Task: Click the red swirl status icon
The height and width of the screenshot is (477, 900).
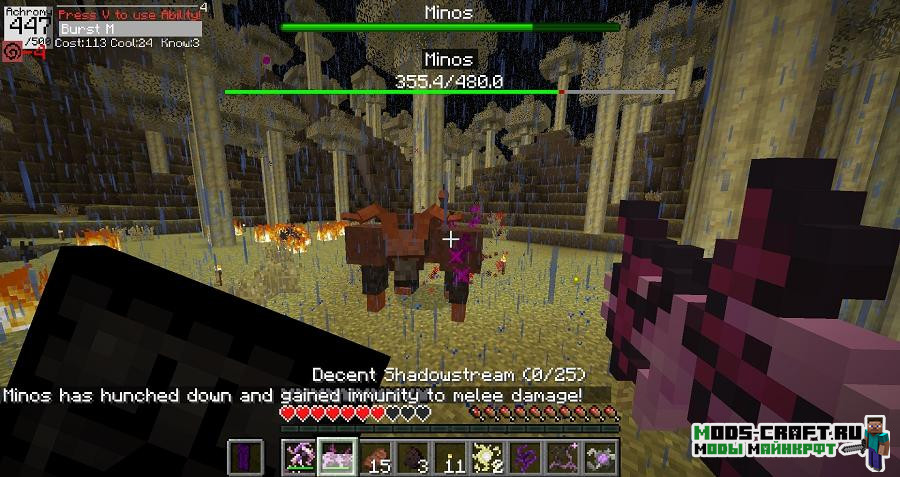Action: 12,51
